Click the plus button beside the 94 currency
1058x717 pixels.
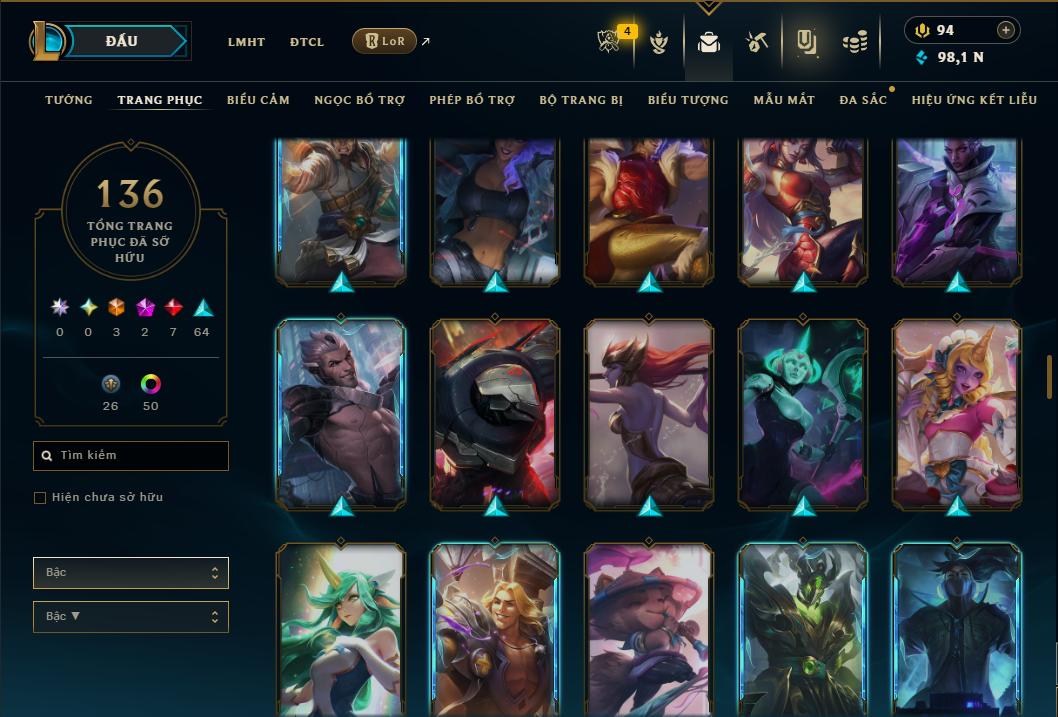[1006, 31]
